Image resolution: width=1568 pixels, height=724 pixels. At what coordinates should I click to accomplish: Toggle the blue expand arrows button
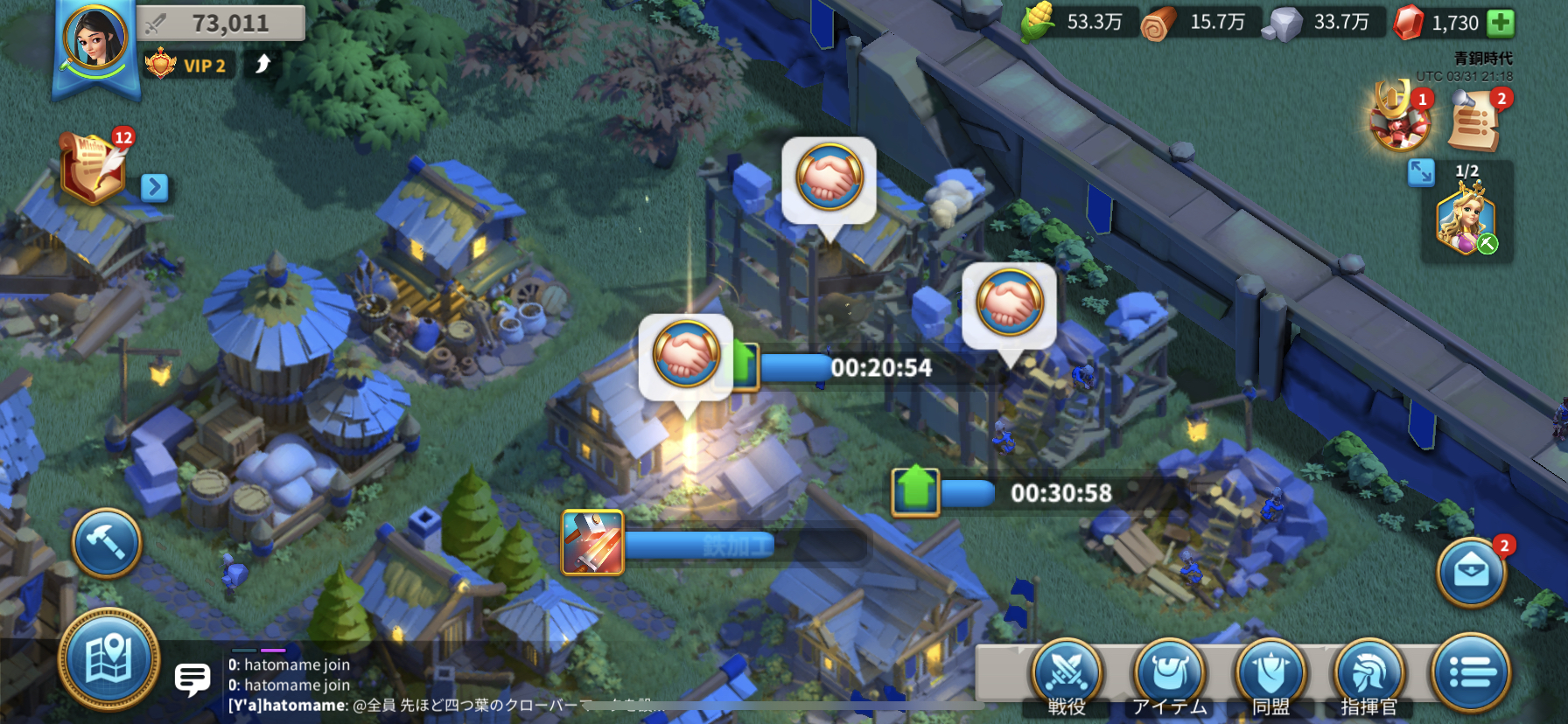click(x=1421, y=172)
